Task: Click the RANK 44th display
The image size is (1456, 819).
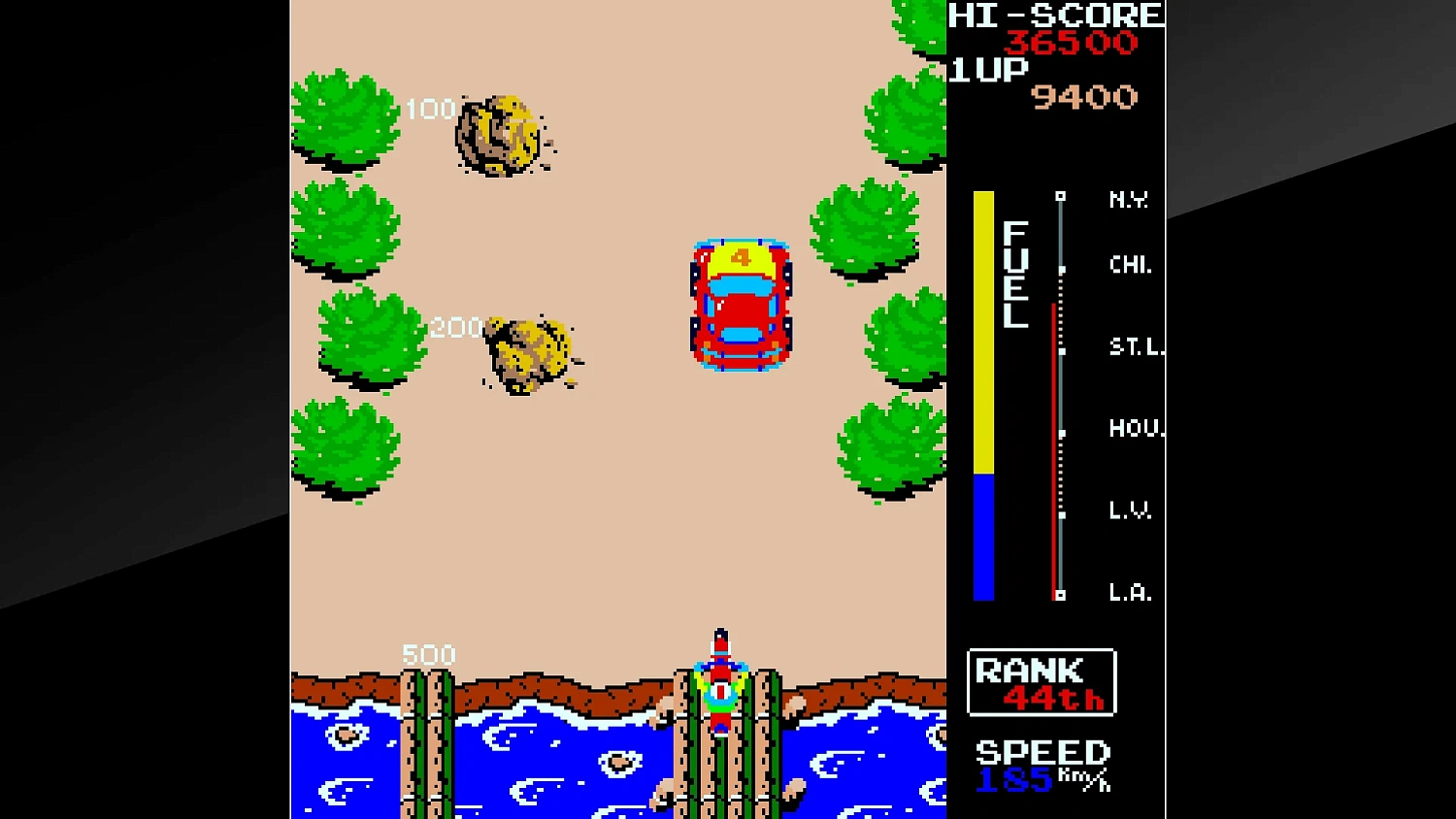Action: [1041, 682]
